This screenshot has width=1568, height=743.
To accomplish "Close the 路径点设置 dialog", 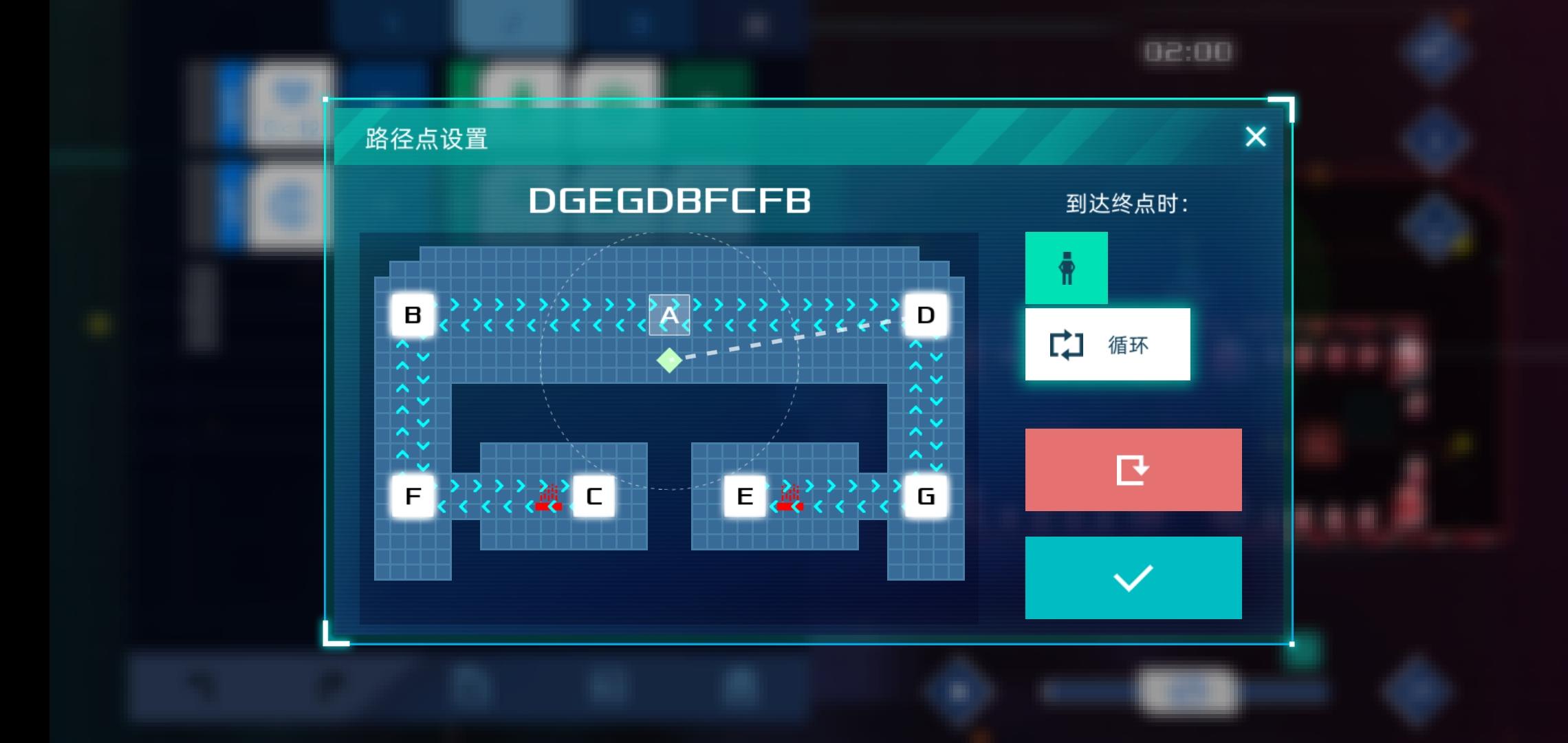I will (x=1256, y=136).
